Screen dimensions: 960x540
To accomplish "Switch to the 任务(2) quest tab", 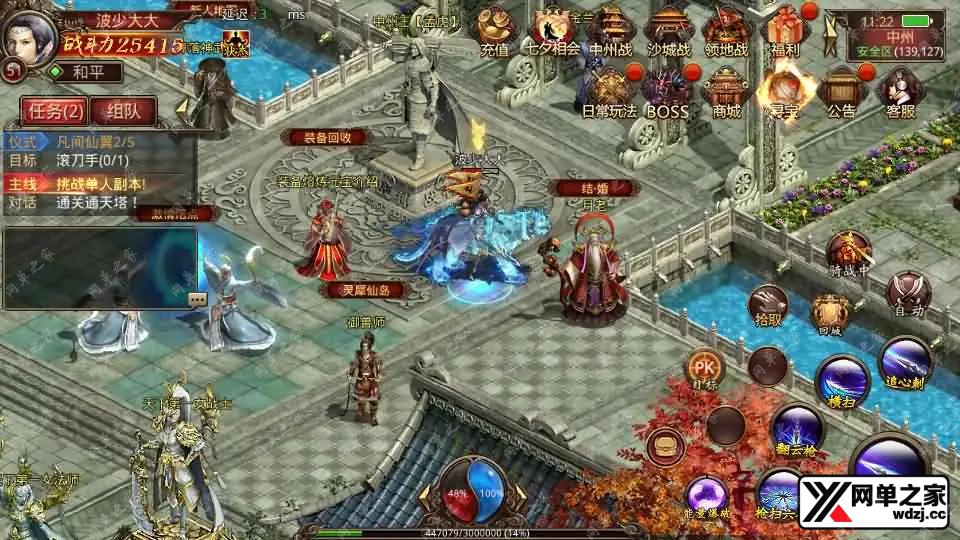I will click(x=53, y=110).
